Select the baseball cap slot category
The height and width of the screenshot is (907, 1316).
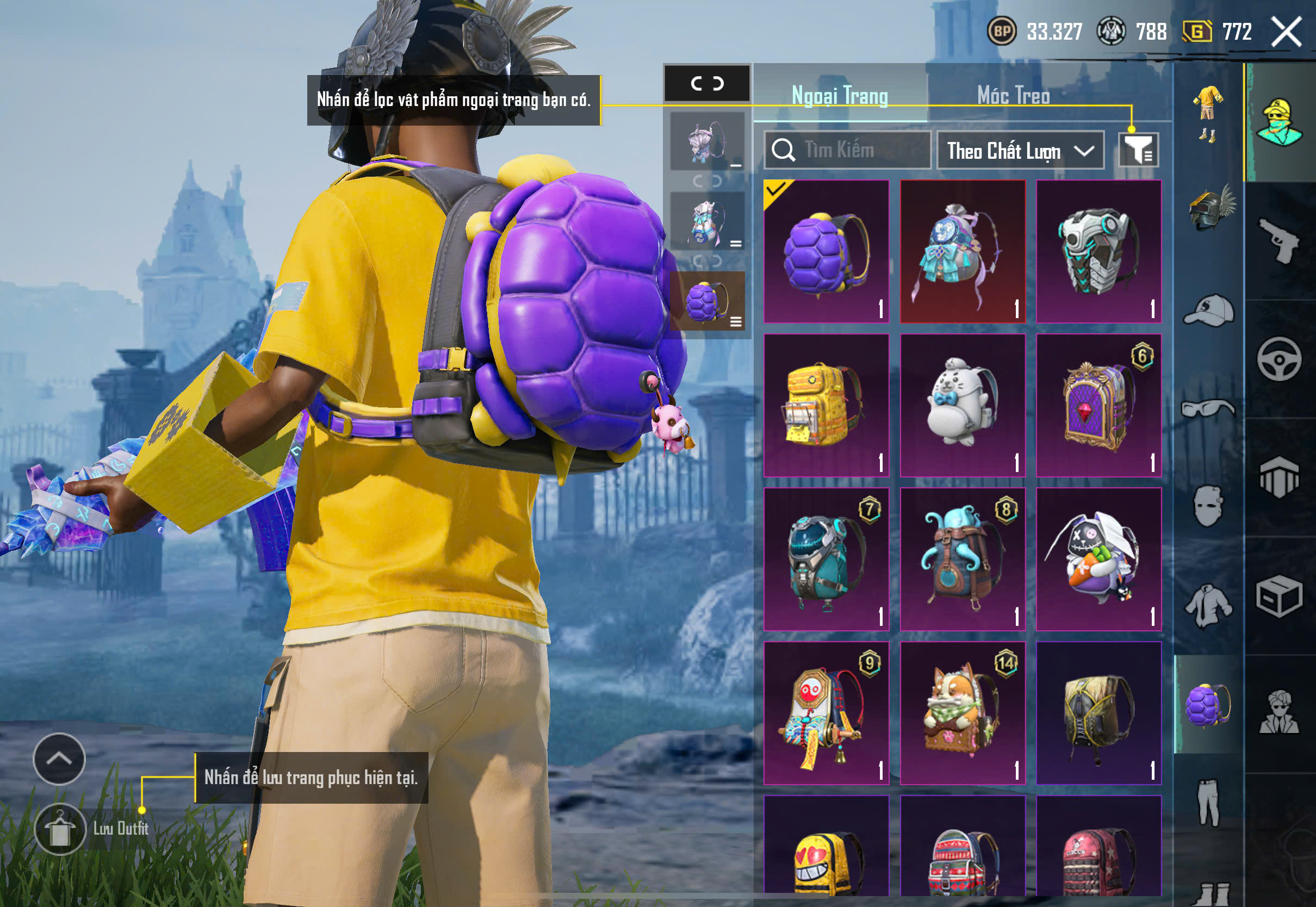coord(1208,310)
